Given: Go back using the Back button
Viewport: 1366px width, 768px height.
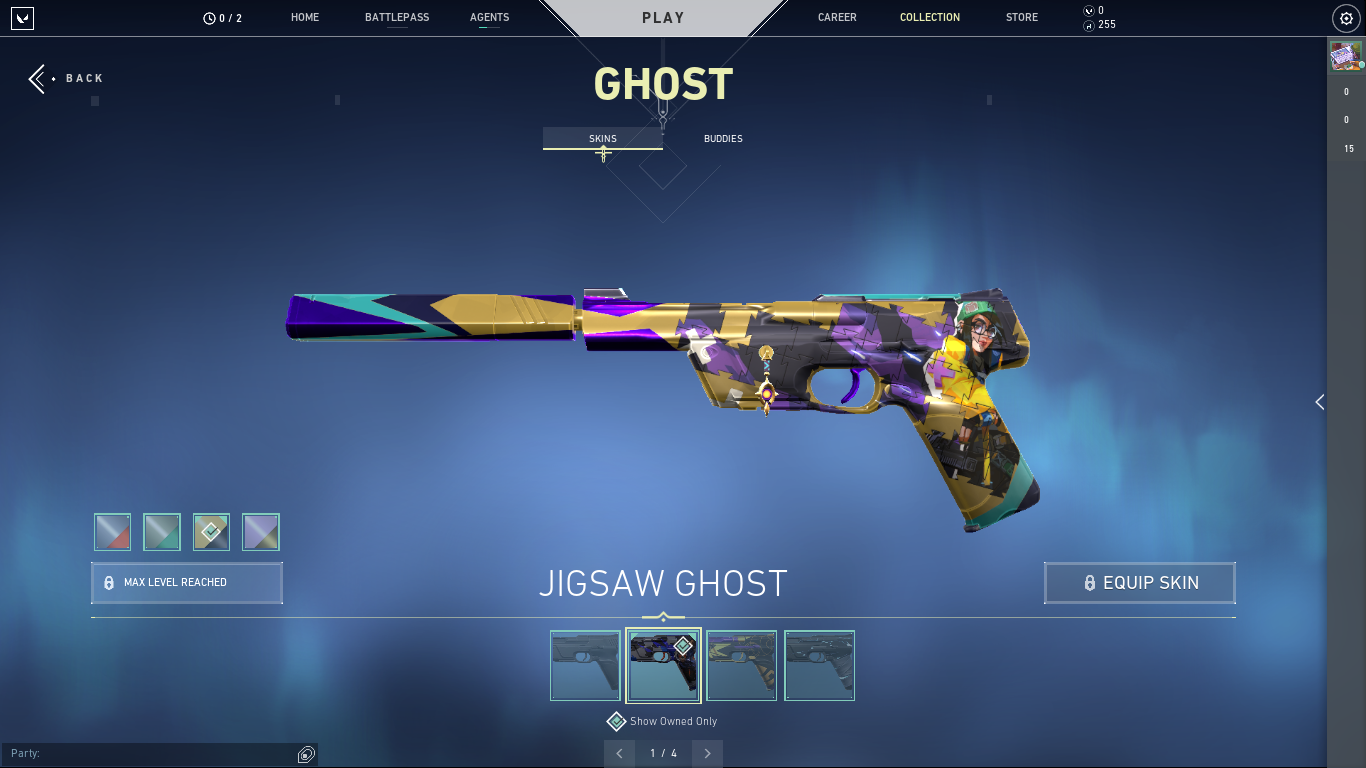Looking at the screenshot, I should (66, 78).
